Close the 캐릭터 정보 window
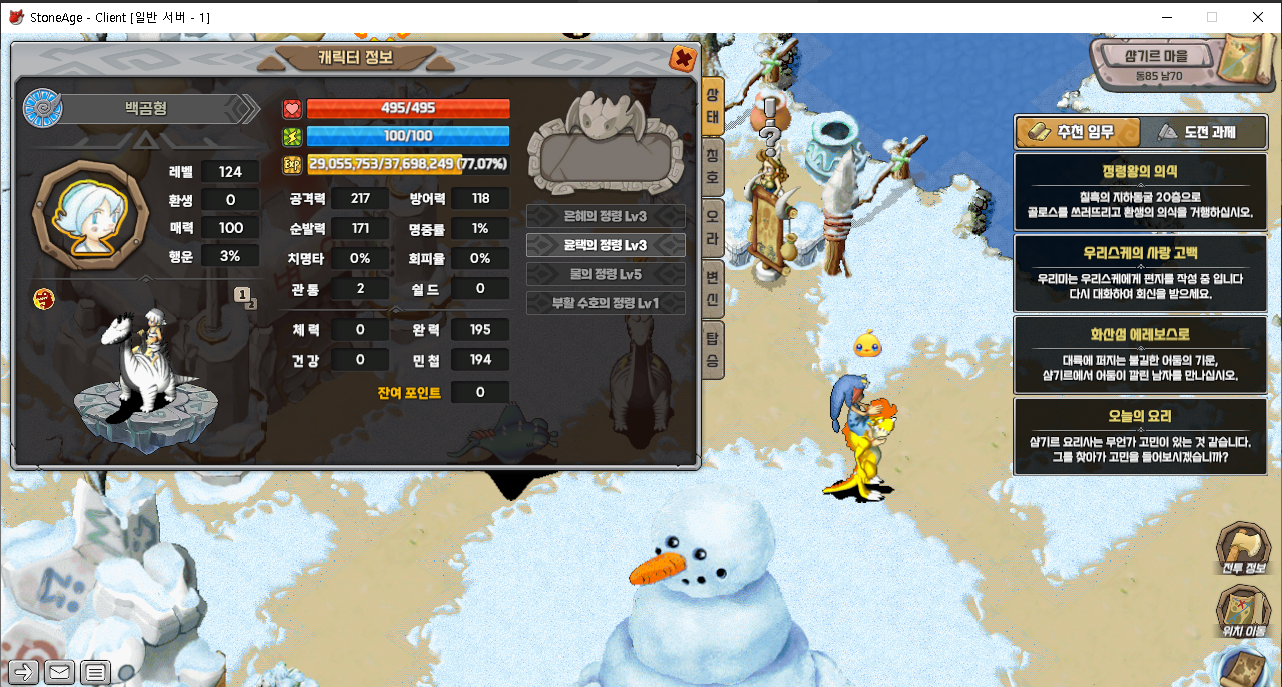The image size is (1282, 687). click(x=684, y=58)
